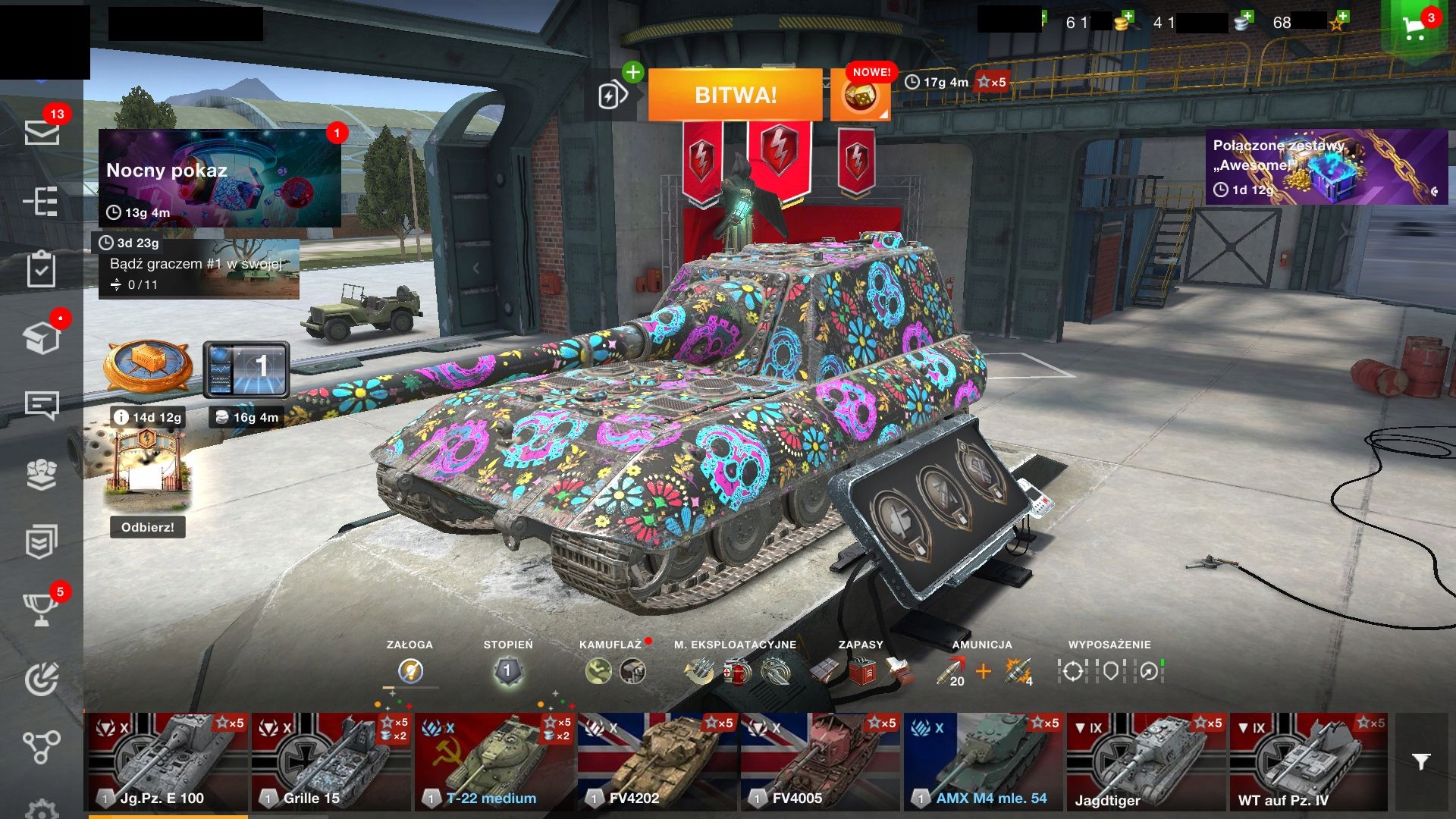This screenshot has height=819, width=1456.
Task: Select the AMX M4 mle. 54 tank
Action: tap(982, 761)
